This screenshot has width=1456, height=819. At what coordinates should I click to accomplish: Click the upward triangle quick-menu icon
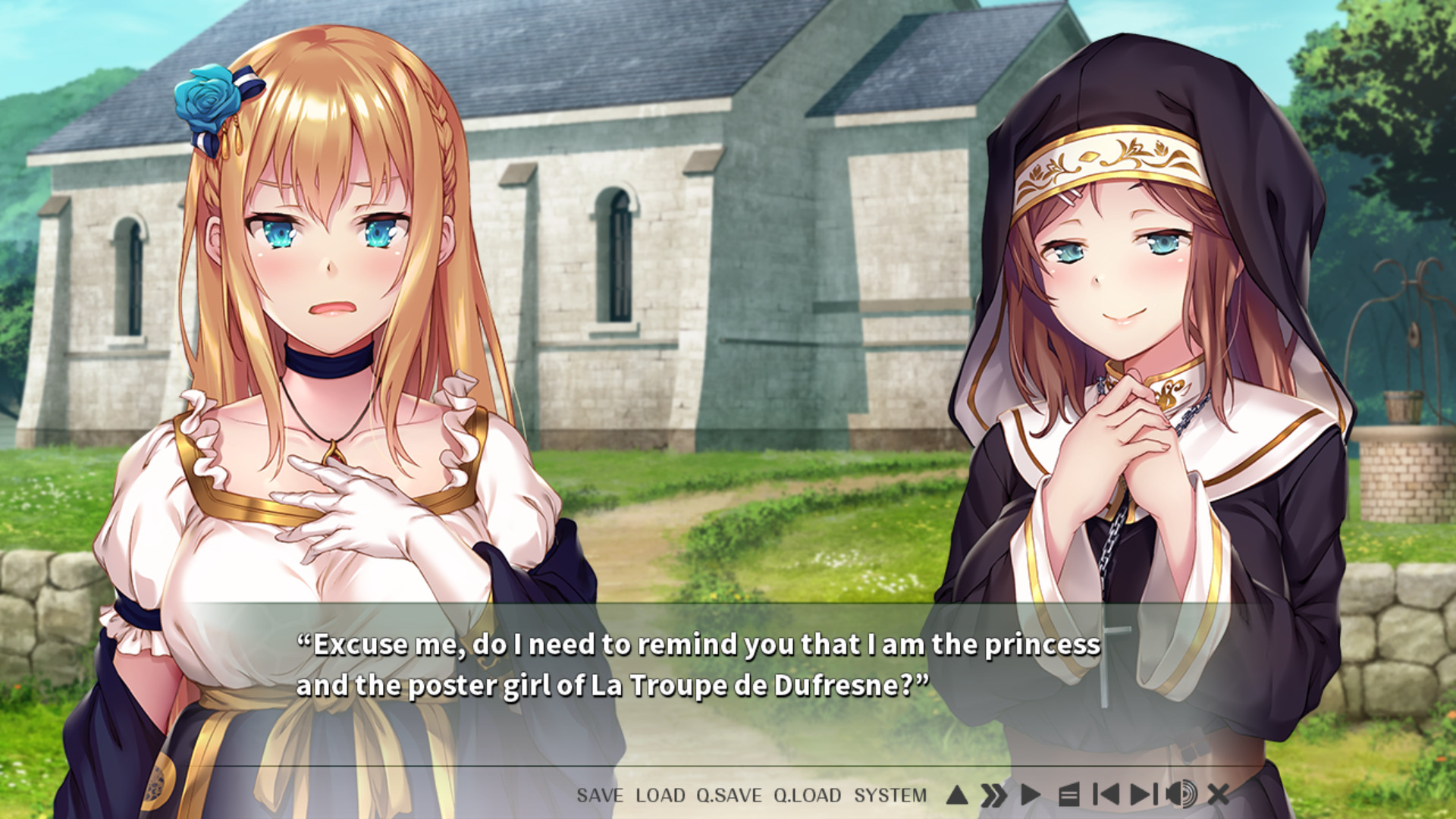[x=958, y=795]
